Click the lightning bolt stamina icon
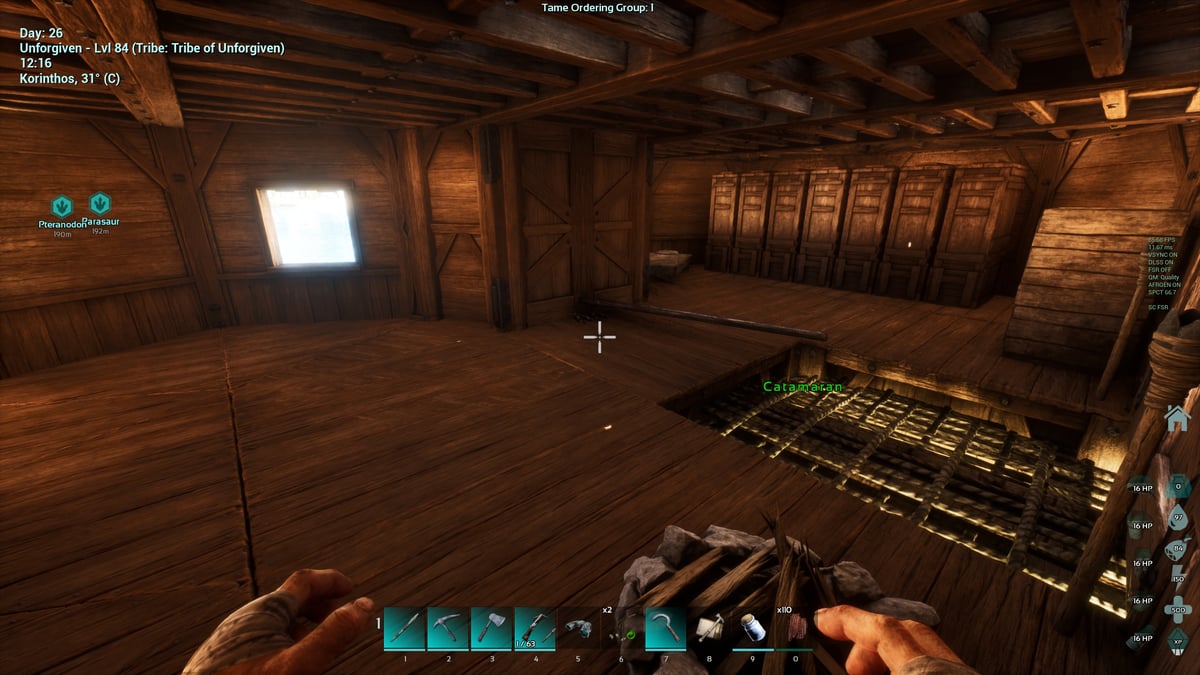1200x675 pixels. click(1178, 580)
